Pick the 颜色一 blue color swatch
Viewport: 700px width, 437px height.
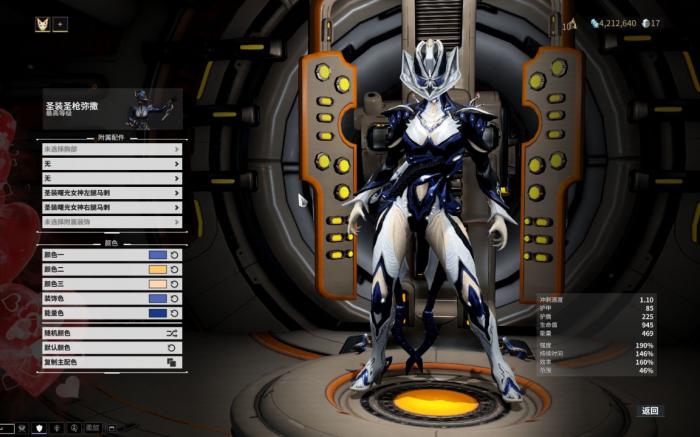[x=157, y=255]
